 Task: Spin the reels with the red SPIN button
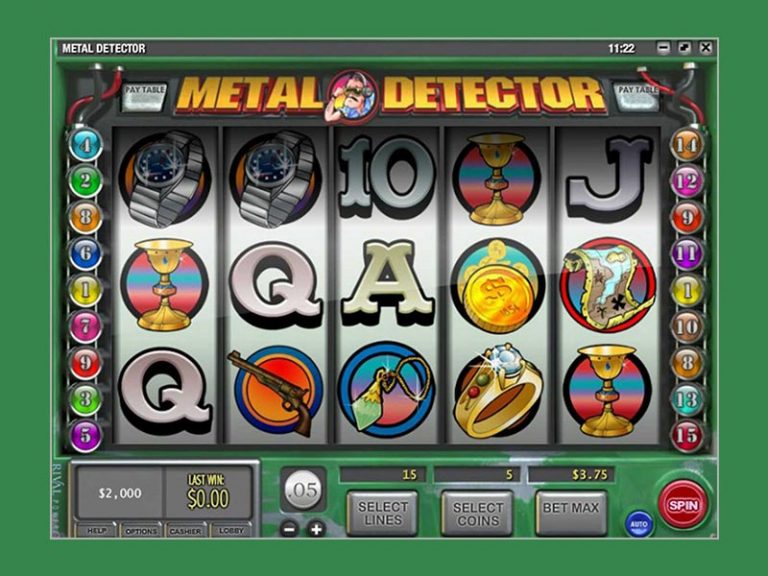[x=683, y=505]
